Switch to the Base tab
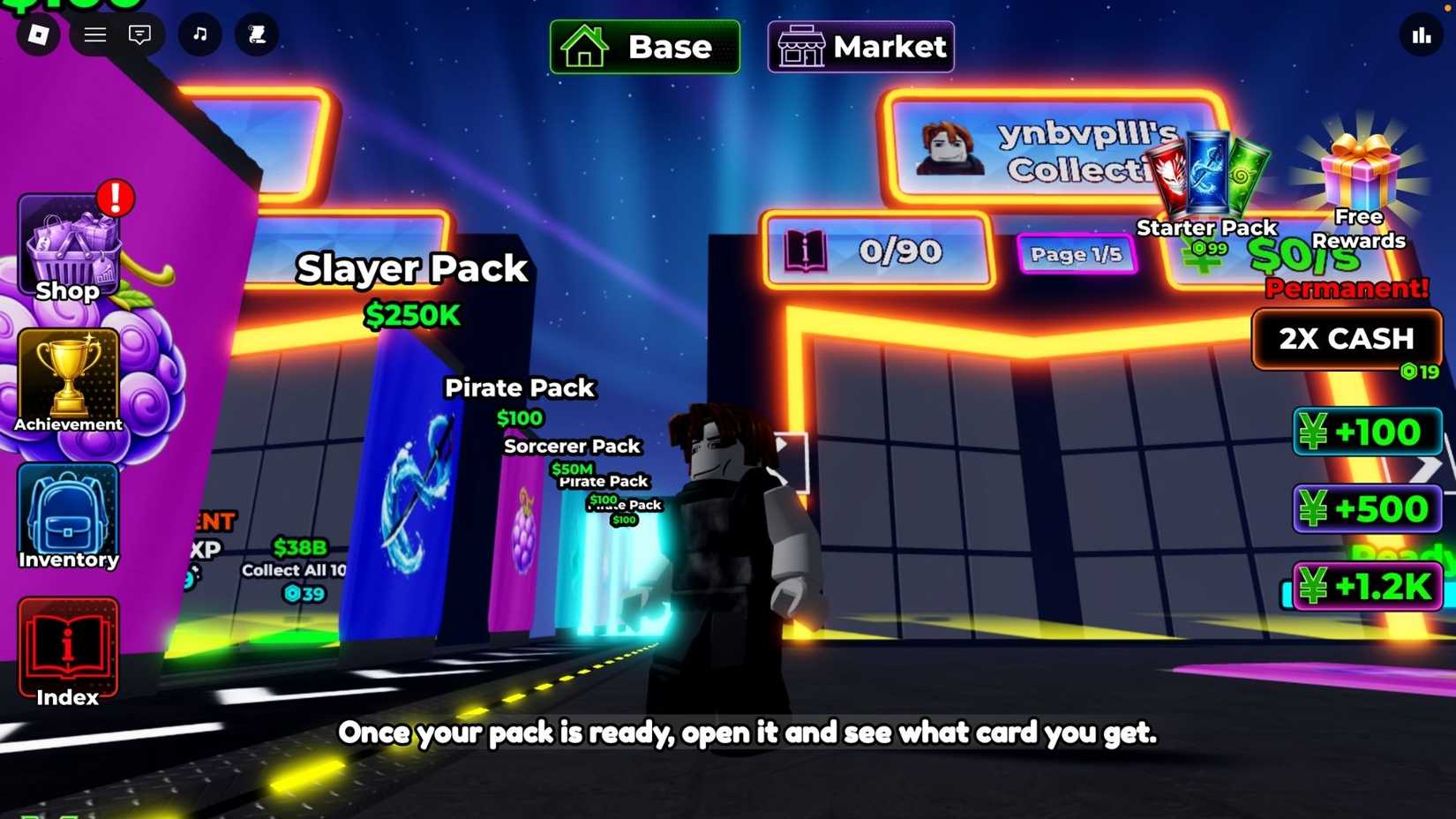Image resolution: width=1456 pixels, height=819 pixels. point(643,48)
